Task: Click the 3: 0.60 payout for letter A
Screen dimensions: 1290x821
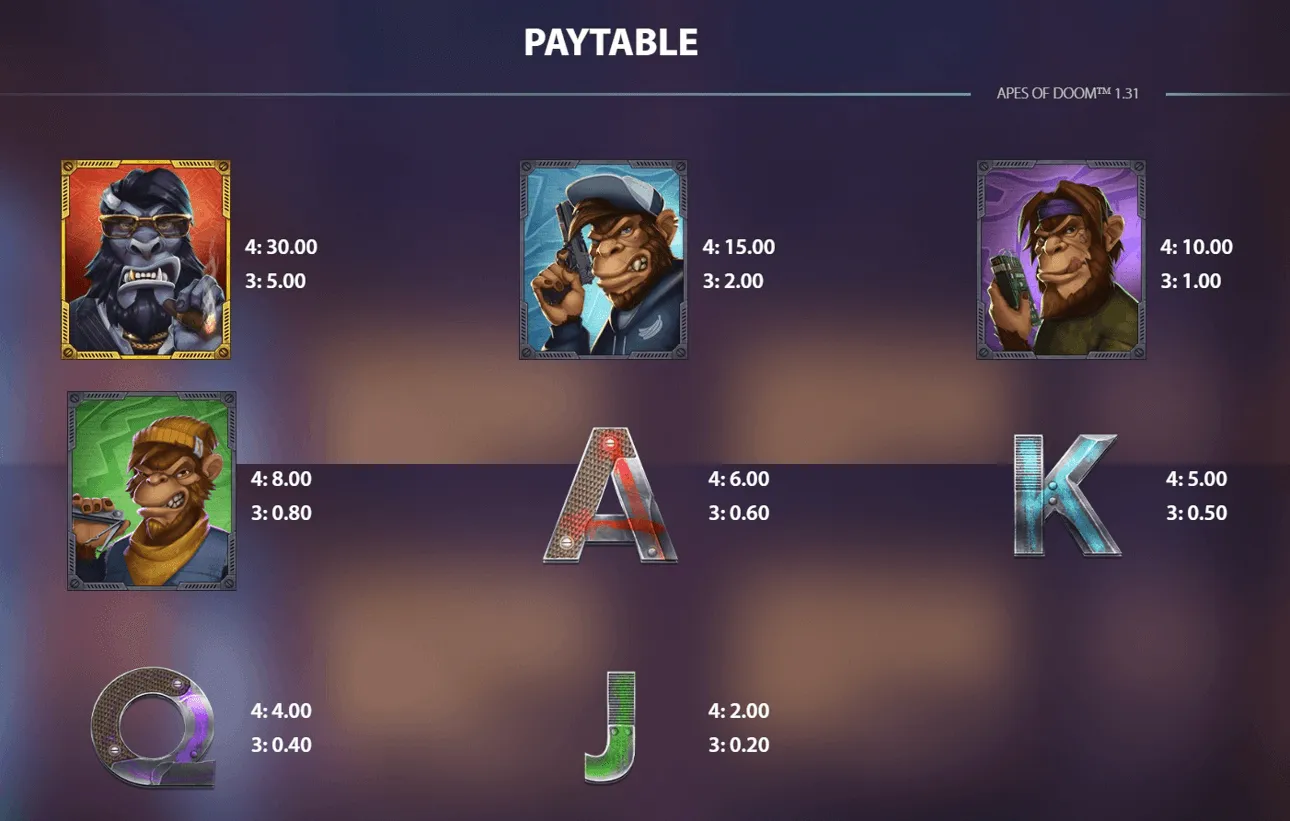Action: tap(735, 513)
